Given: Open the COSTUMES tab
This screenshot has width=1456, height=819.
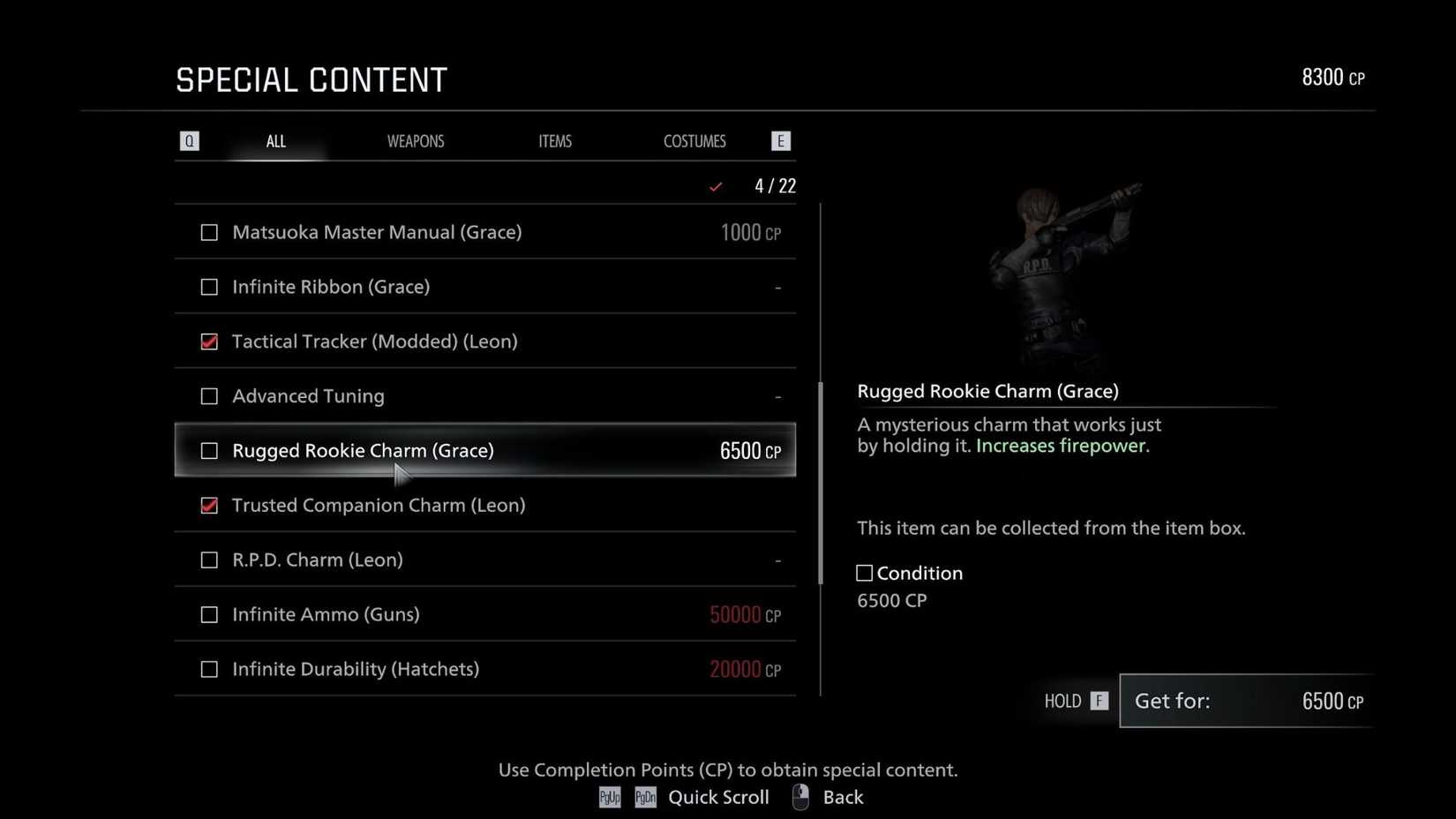Looking at the screenshot, I should pyautogui.click(x=694, y=140).
